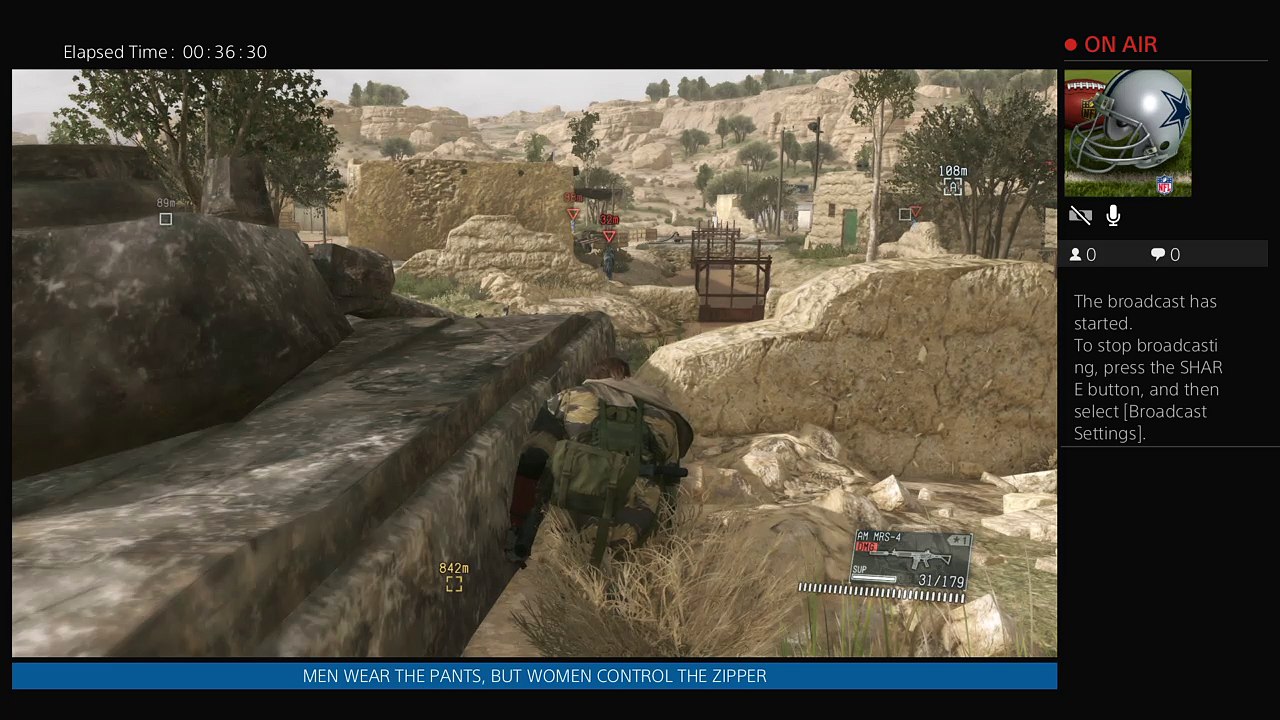1280x720 pixels.
Task: Select the AM MRS-4 rifle weapon panel
Action: pos(911,559)
